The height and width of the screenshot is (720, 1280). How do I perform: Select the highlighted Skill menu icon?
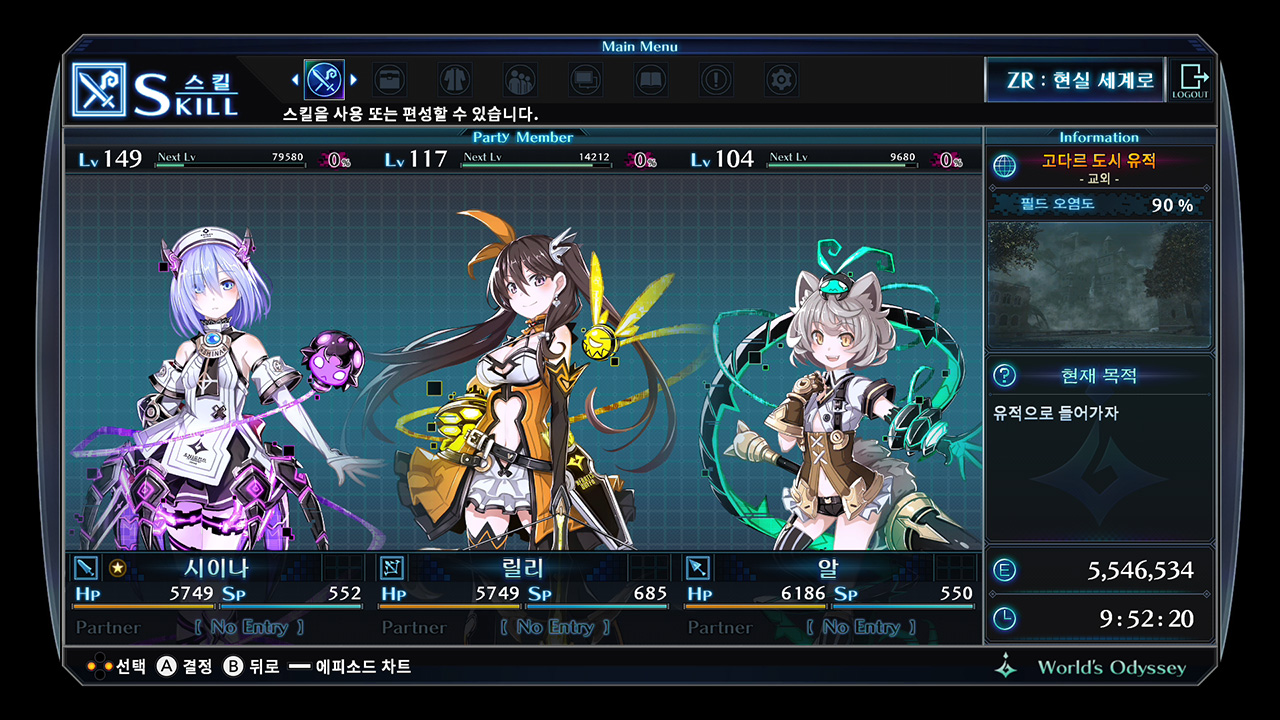pos(324,80)
